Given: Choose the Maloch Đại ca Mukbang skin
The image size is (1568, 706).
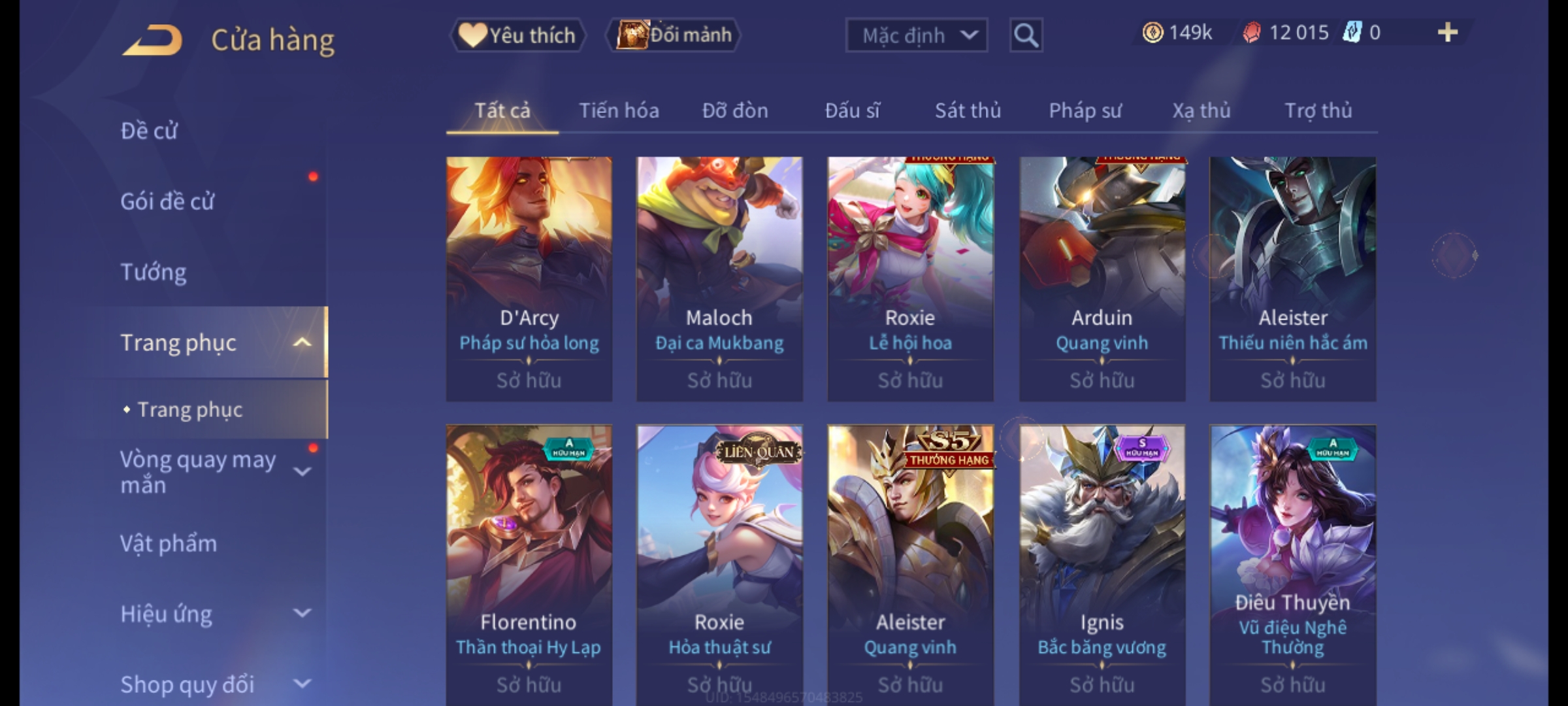Looking at the screenshot, I should tap(719, 278).
